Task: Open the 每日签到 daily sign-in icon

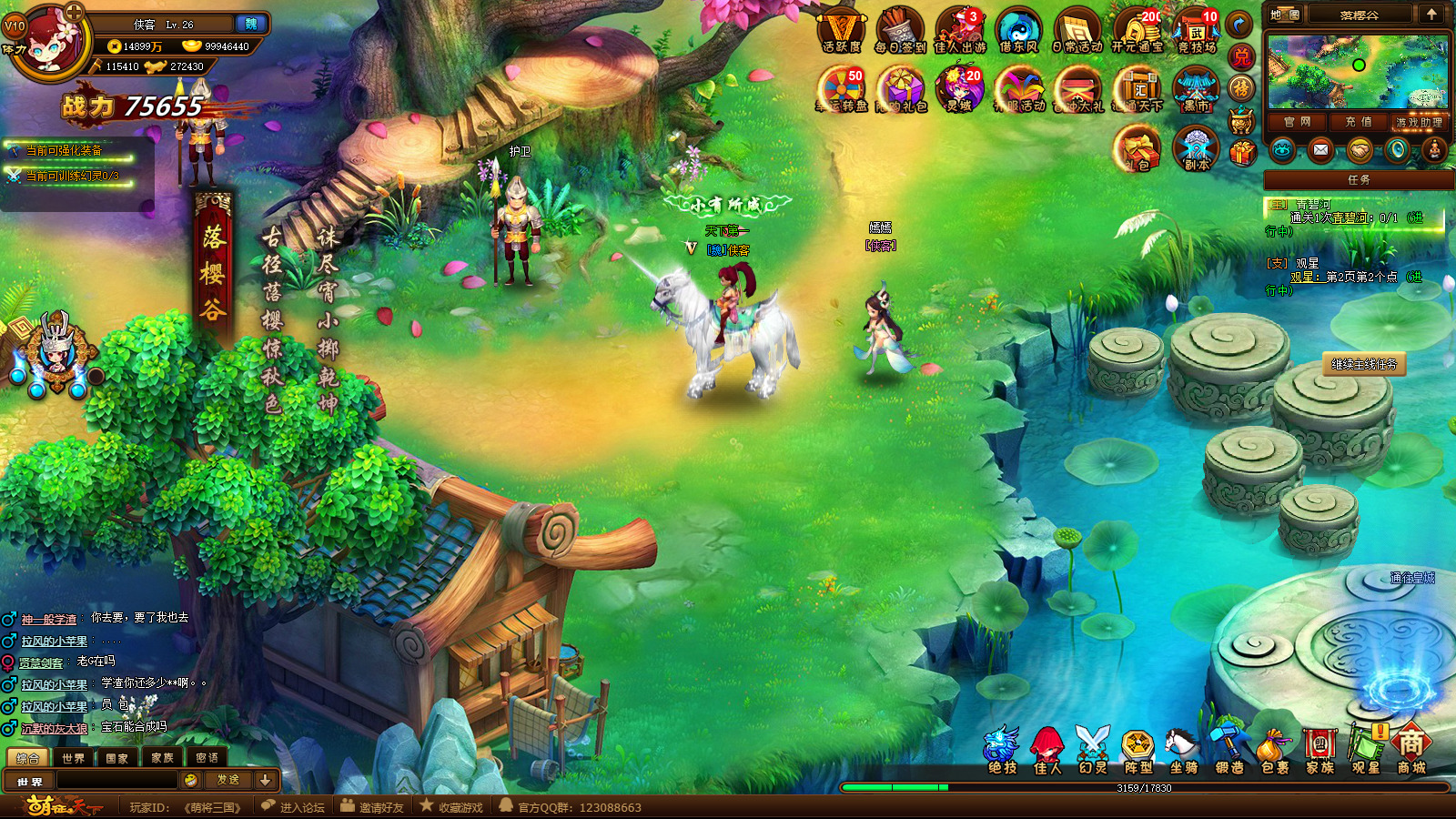Action: (900, 31)
